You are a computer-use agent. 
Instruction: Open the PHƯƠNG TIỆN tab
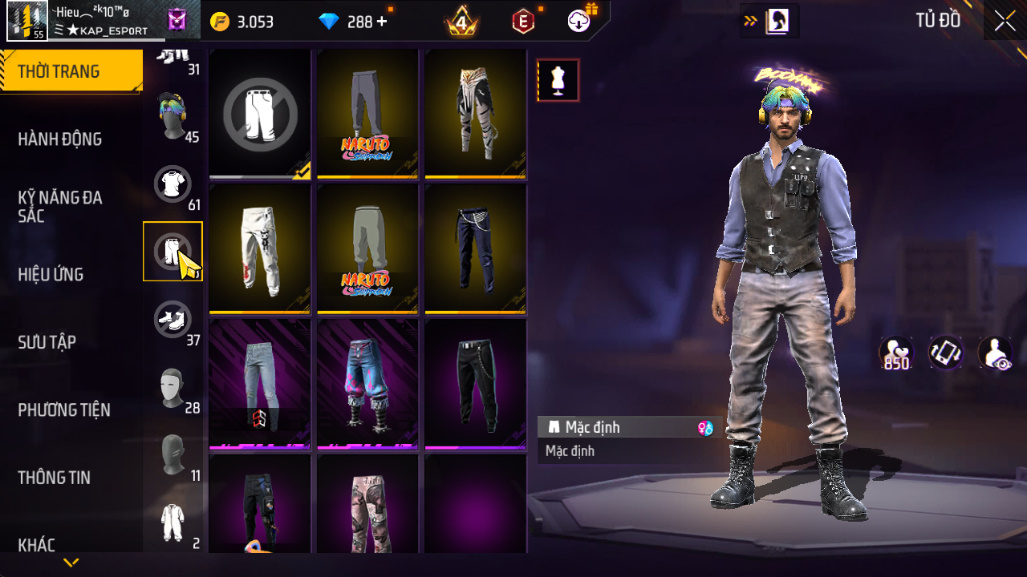64,410
